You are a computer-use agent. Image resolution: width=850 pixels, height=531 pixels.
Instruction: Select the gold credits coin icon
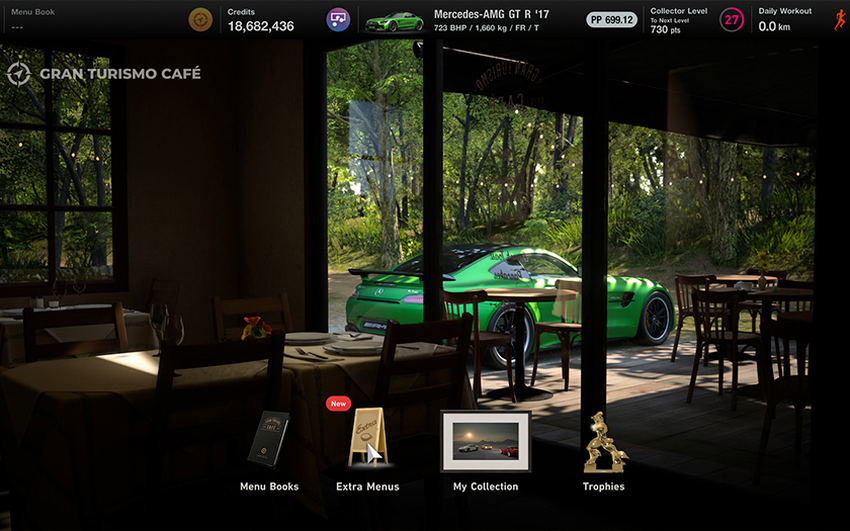coord(201,19)
